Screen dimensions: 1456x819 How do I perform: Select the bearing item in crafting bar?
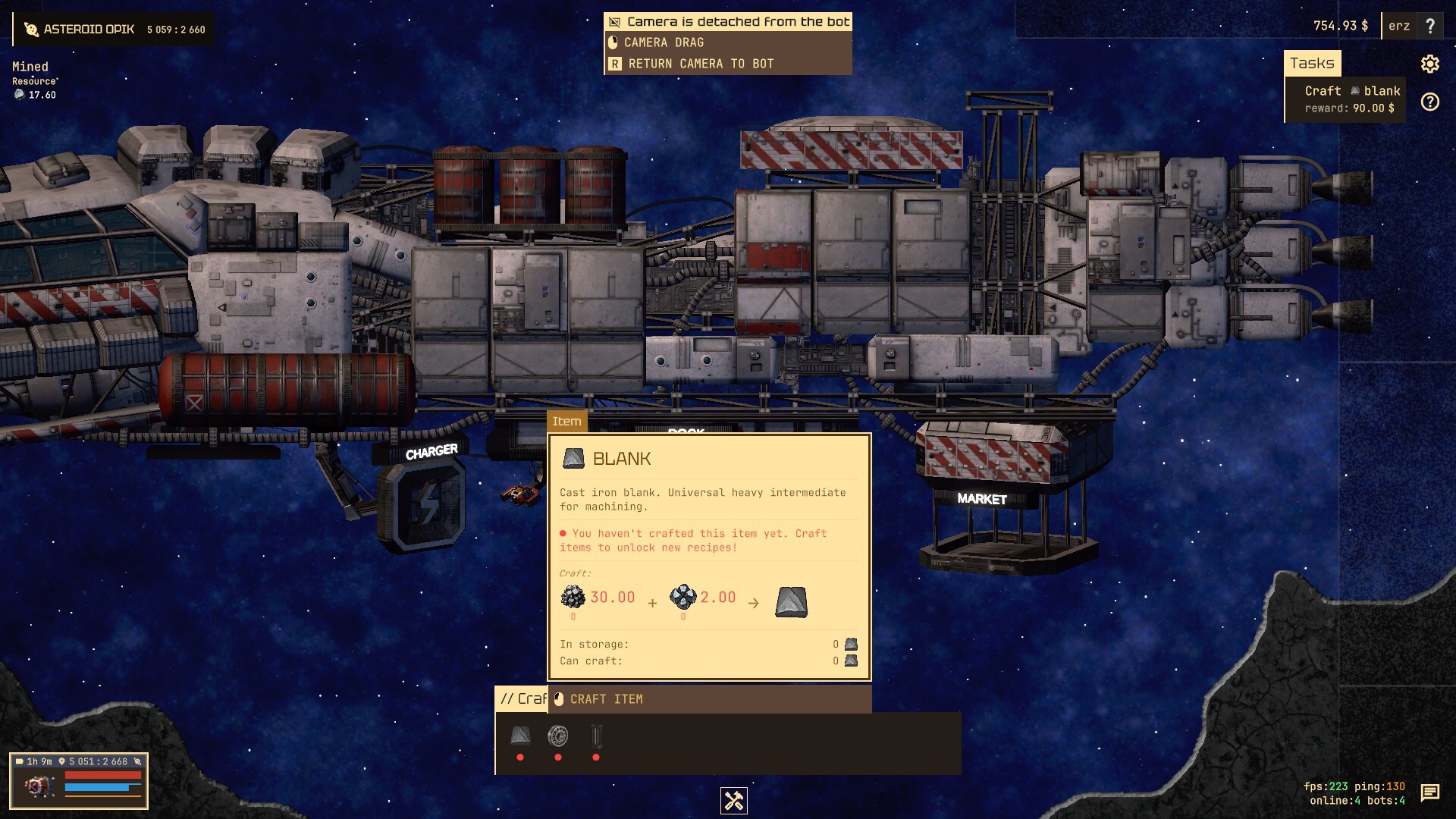tap(557, 736)
